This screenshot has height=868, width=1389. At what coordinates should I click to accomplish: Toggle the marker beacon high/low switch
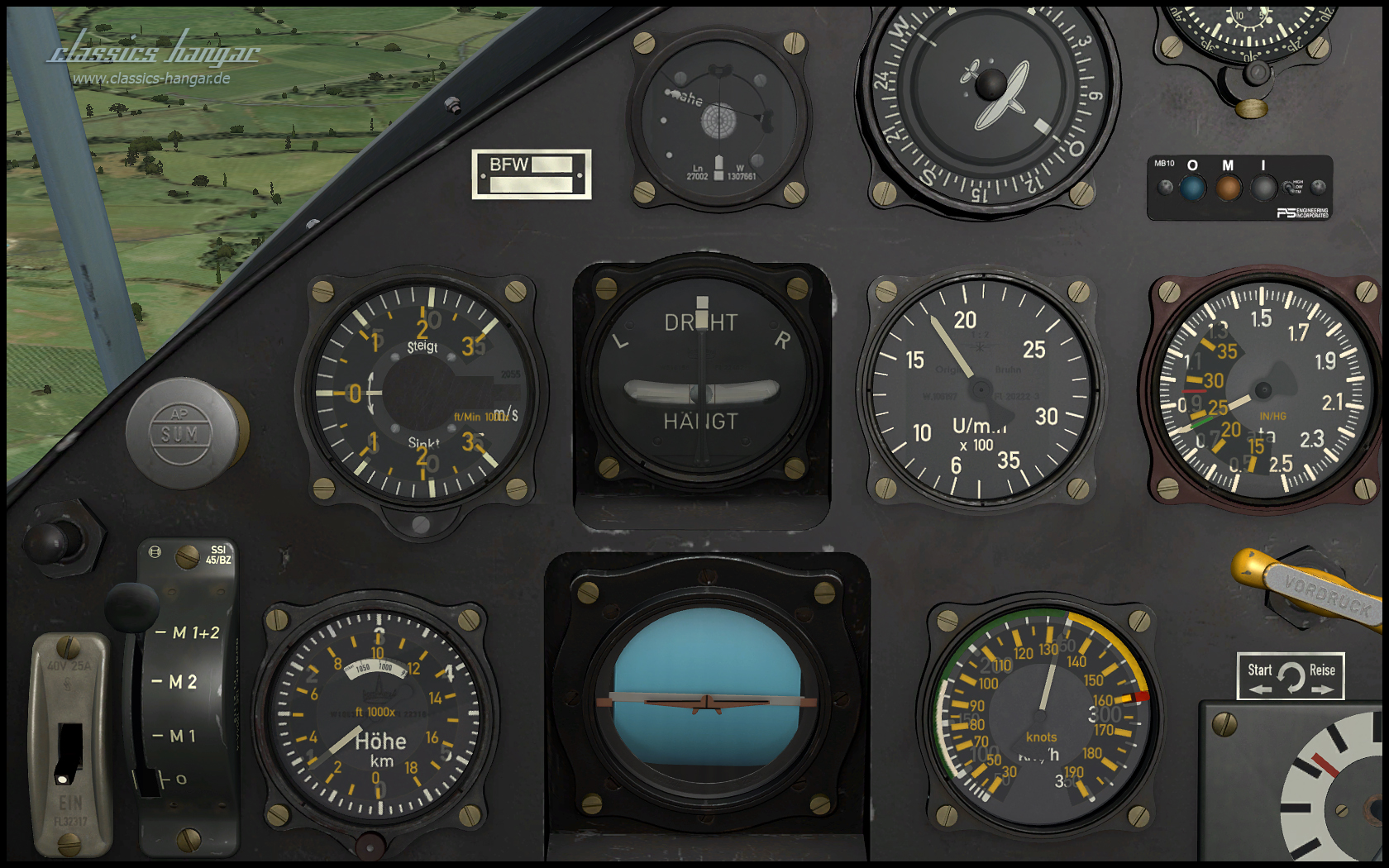1288,188
